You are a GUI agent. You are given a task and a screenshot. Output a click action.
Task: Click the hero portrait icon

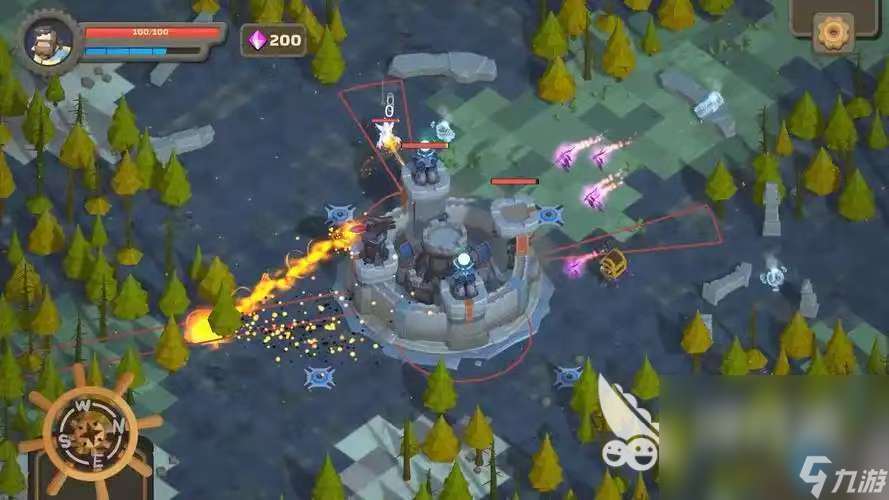(x=48, y=43)
